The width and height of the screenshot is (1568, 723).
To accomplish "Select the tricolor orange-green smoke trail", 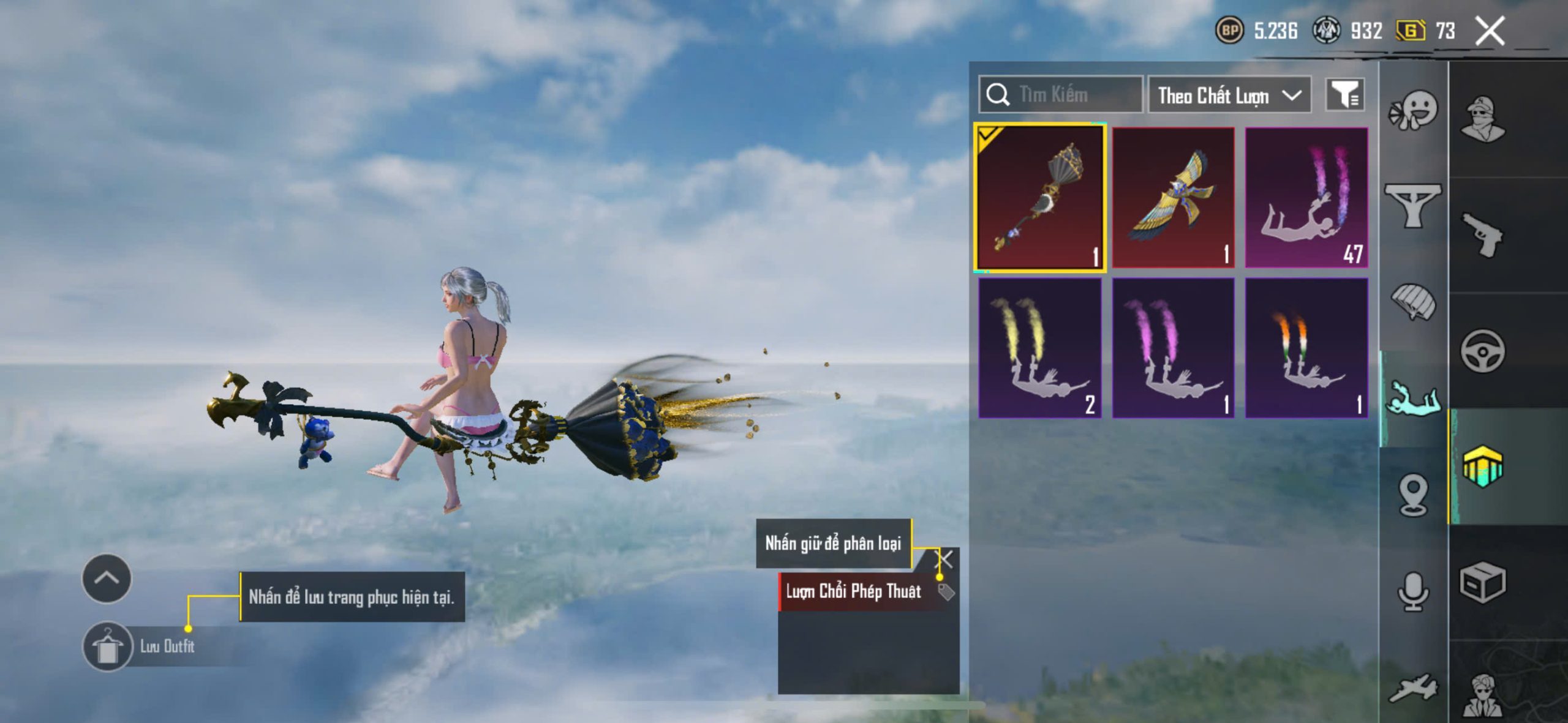I will click(1306, 348).
